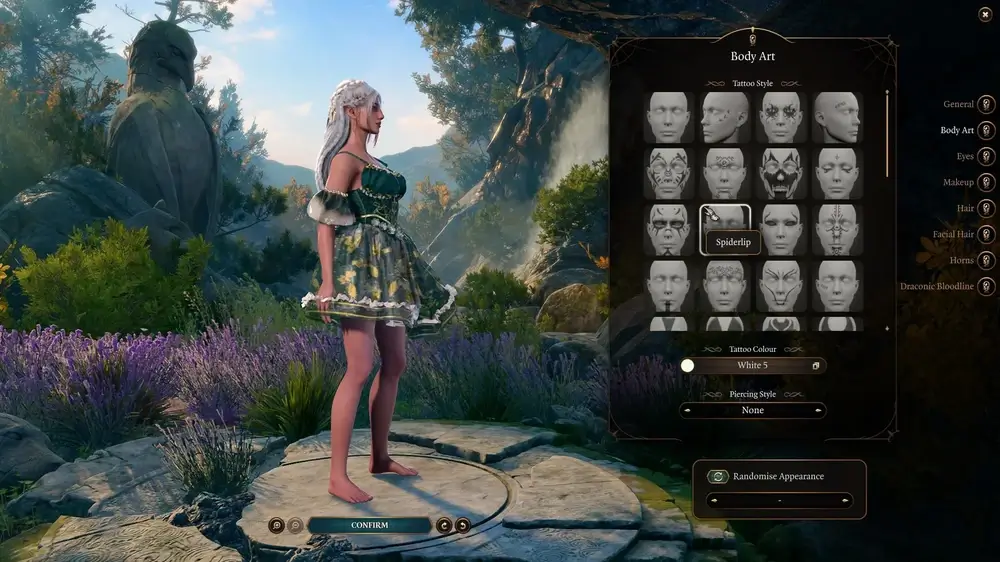Switch to the Makeup category
Image resolution: width=1000 pixels, height=562 pixels.
[x=986, y=182]
